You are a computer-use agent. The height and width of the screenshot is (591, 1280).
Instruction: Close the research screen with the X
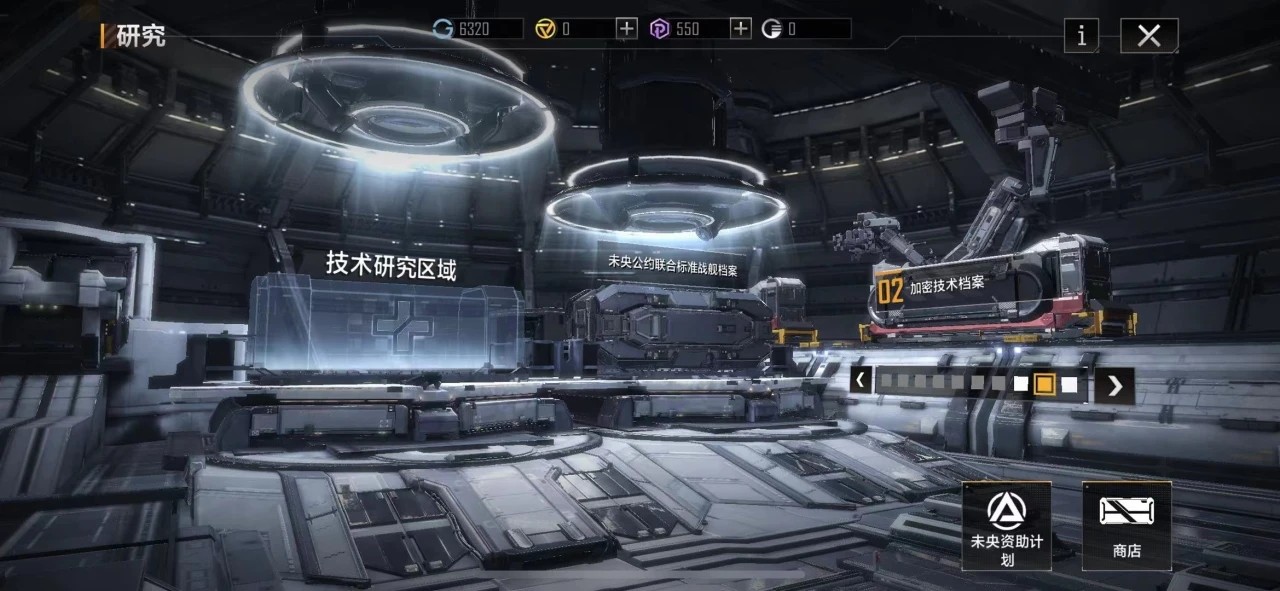pos(1149,35)
